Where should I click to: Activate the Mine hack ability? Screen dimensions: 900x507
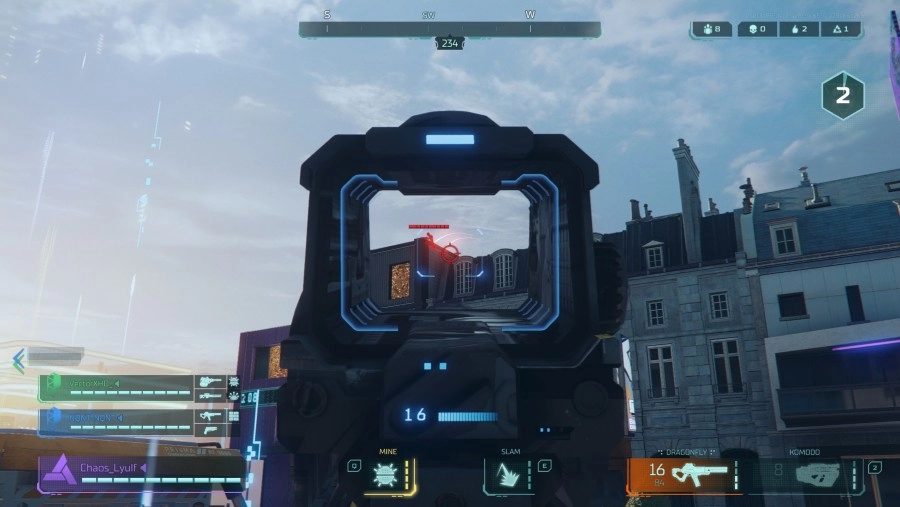click(x=386, y=474)
